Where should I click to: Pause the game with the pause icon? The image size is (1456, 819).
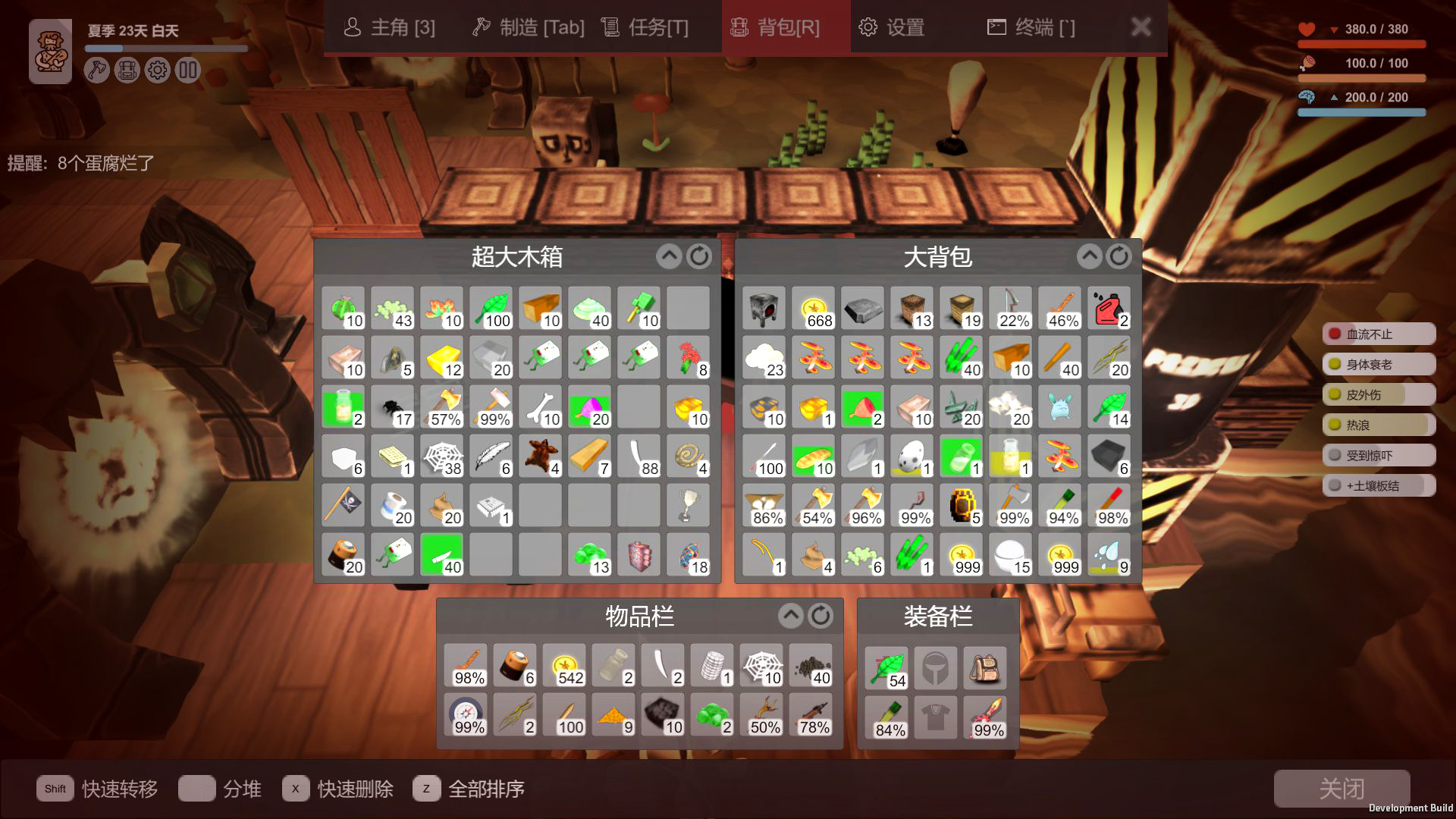point(187,70)
